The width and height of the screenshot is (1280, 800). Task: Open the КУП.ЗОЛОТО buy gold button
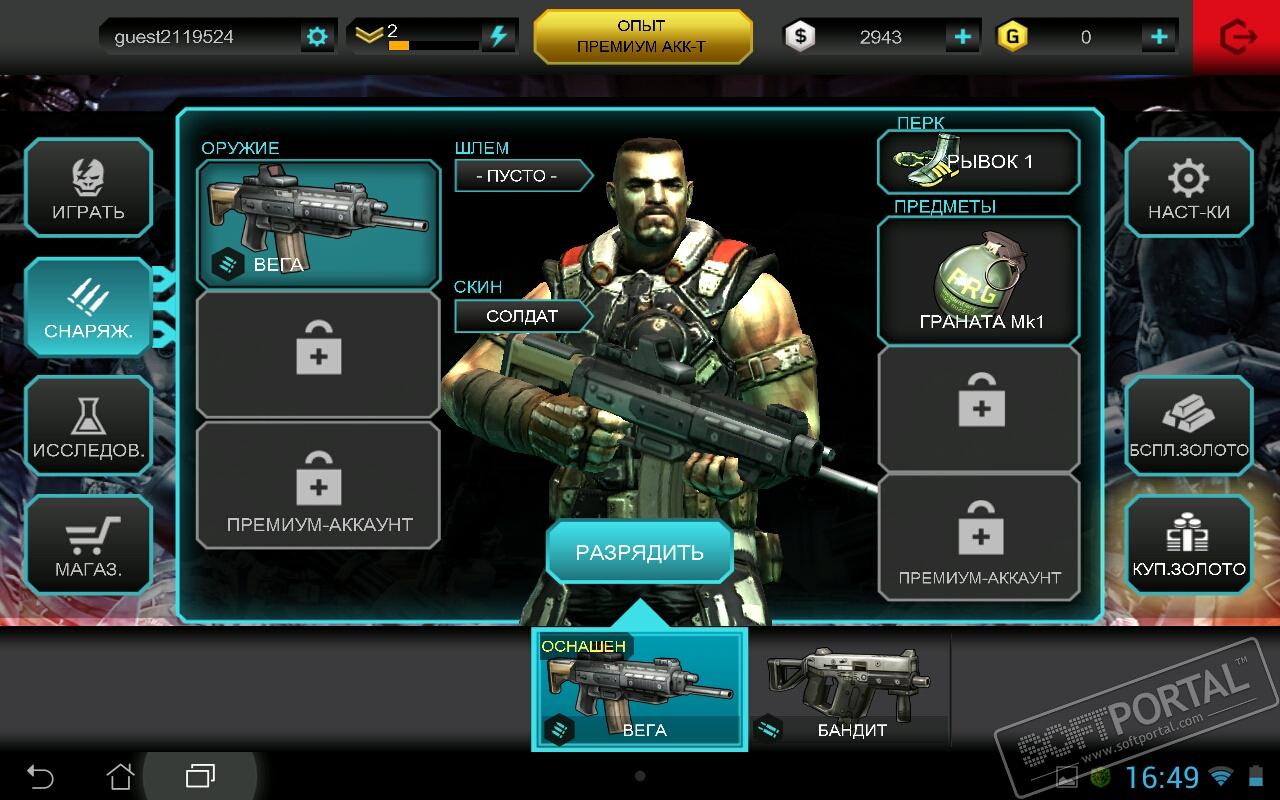point(1189,545)
